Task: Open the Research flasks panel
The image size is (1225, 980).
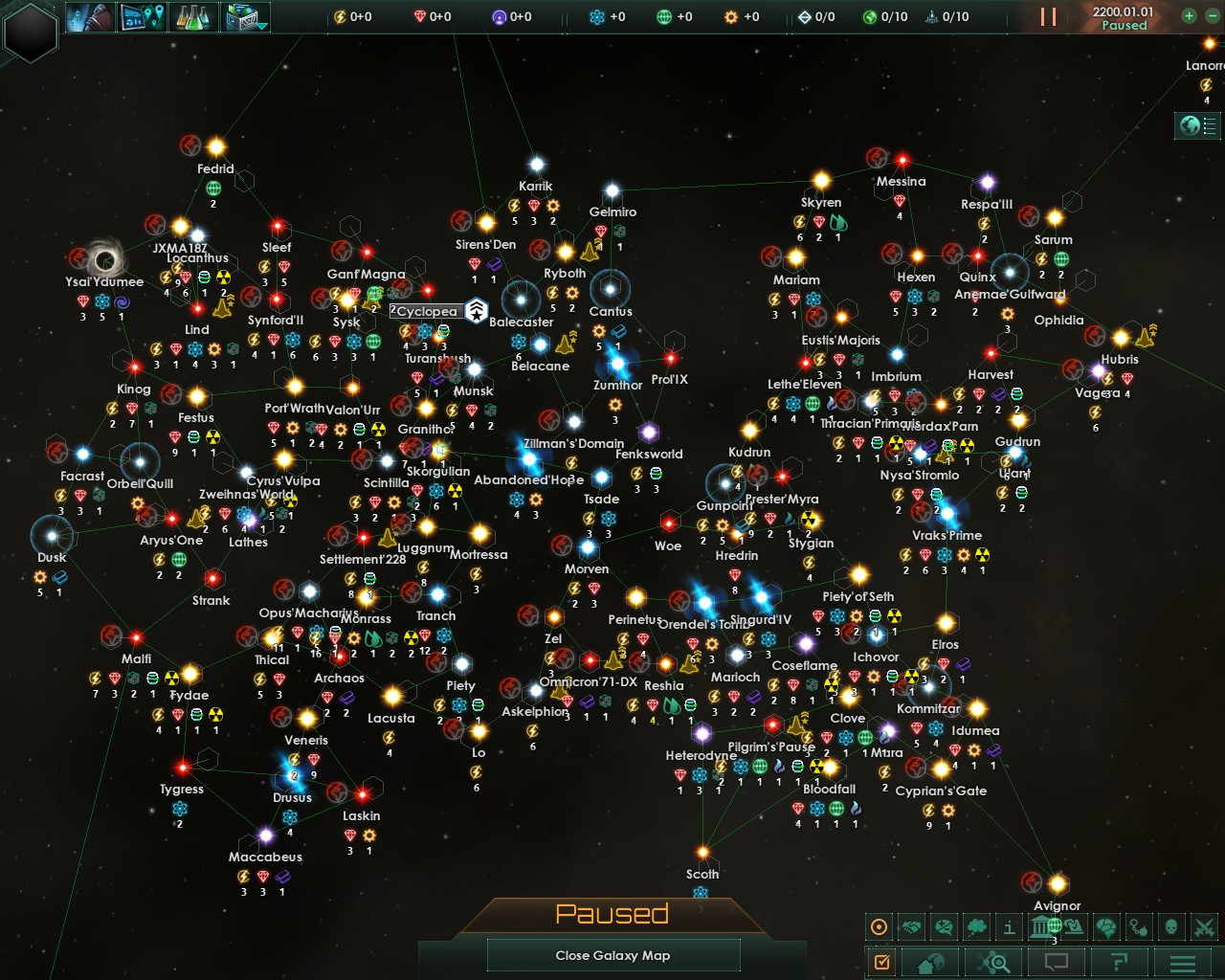Action: (194, 17)
